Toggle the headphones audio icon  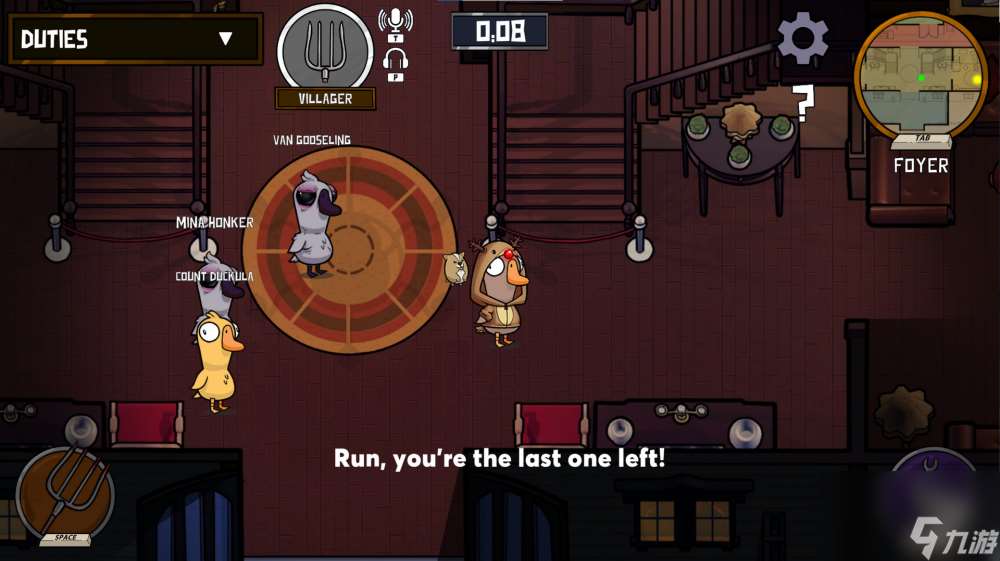pos(395,61)
